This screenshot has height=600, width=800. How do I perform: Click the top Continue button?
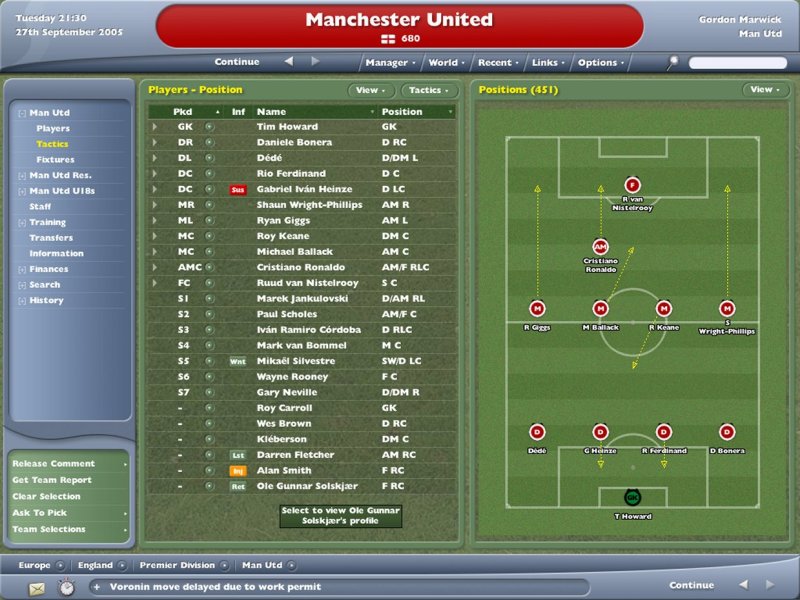[237, 62]
